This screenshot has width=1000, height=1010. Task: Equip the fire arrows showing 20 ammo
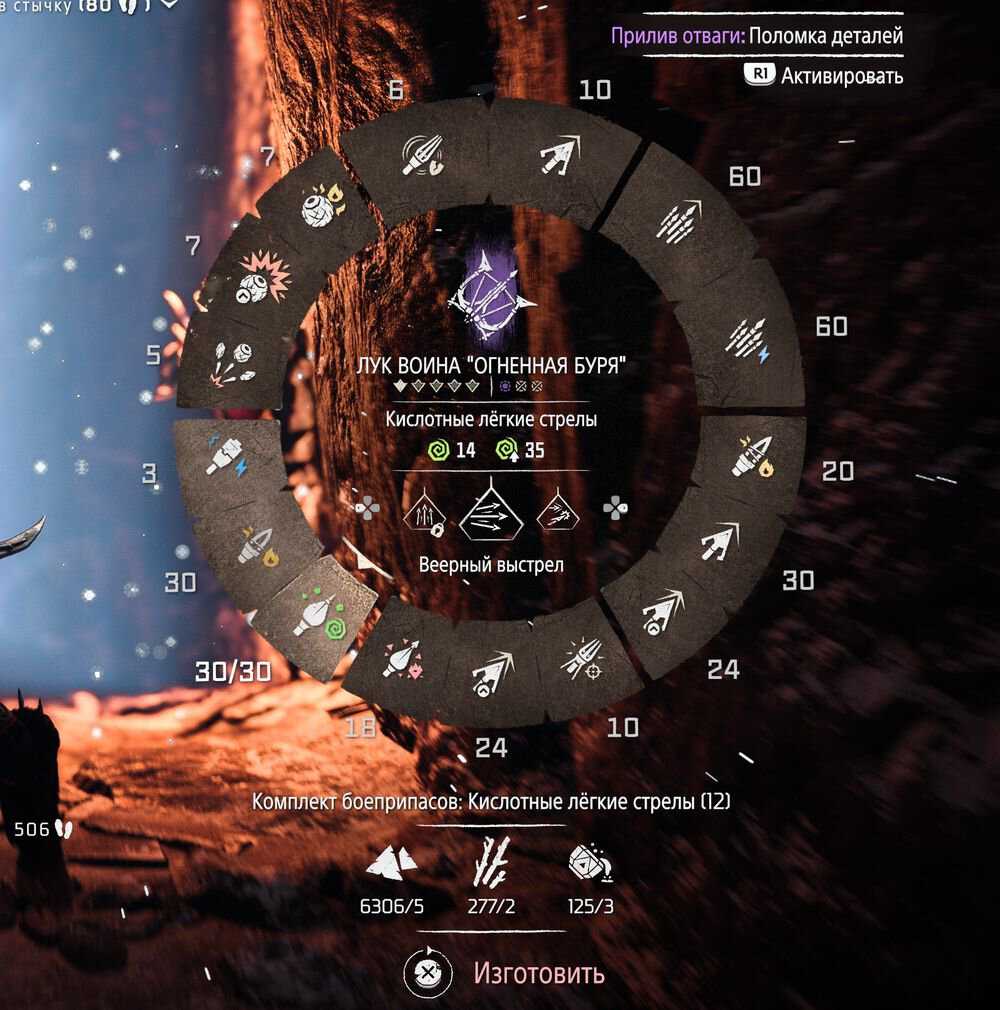(x=752, y=456)
